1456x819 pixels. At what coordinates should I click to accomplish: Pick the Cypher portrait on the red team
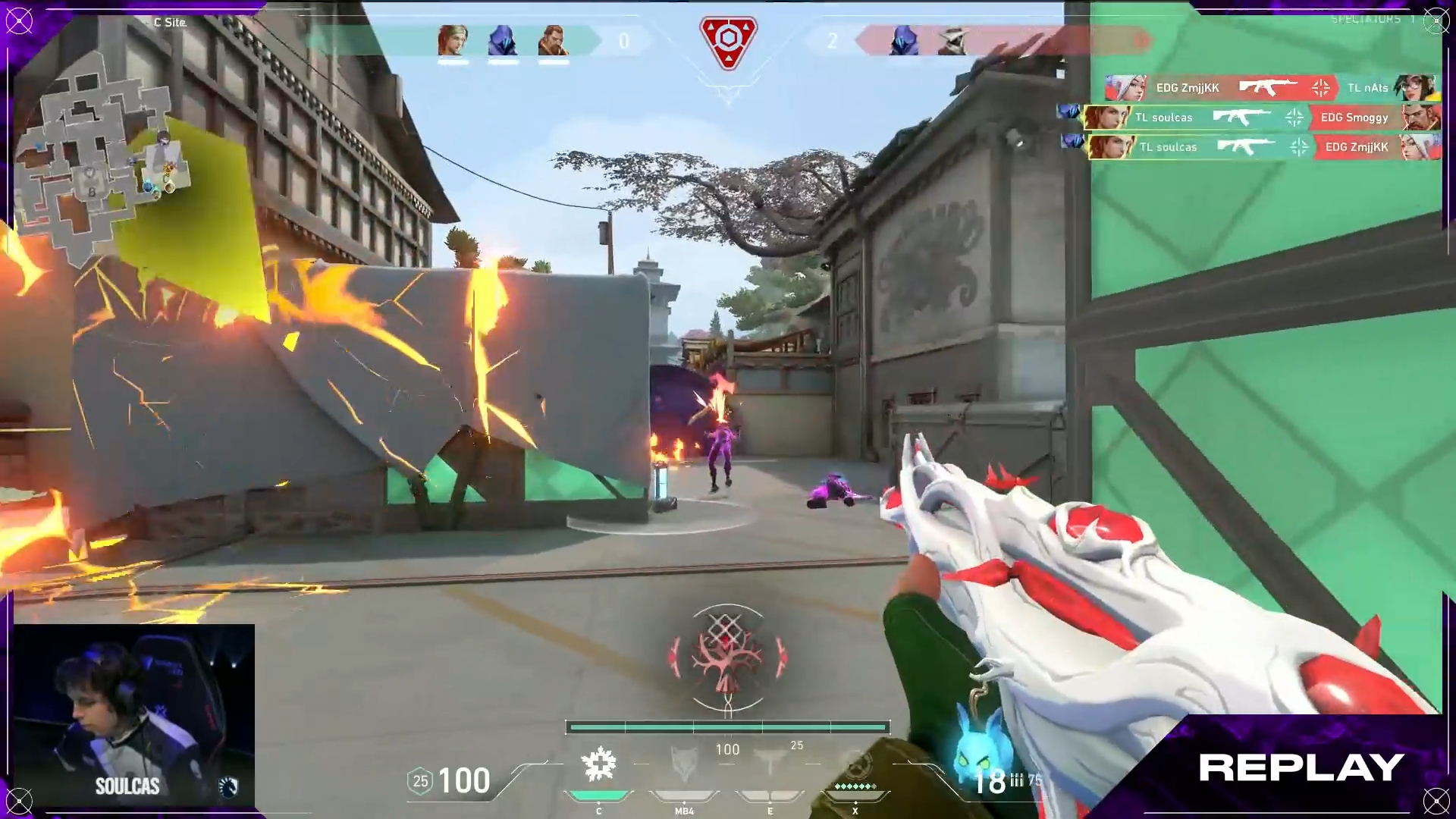click(953, 41)
